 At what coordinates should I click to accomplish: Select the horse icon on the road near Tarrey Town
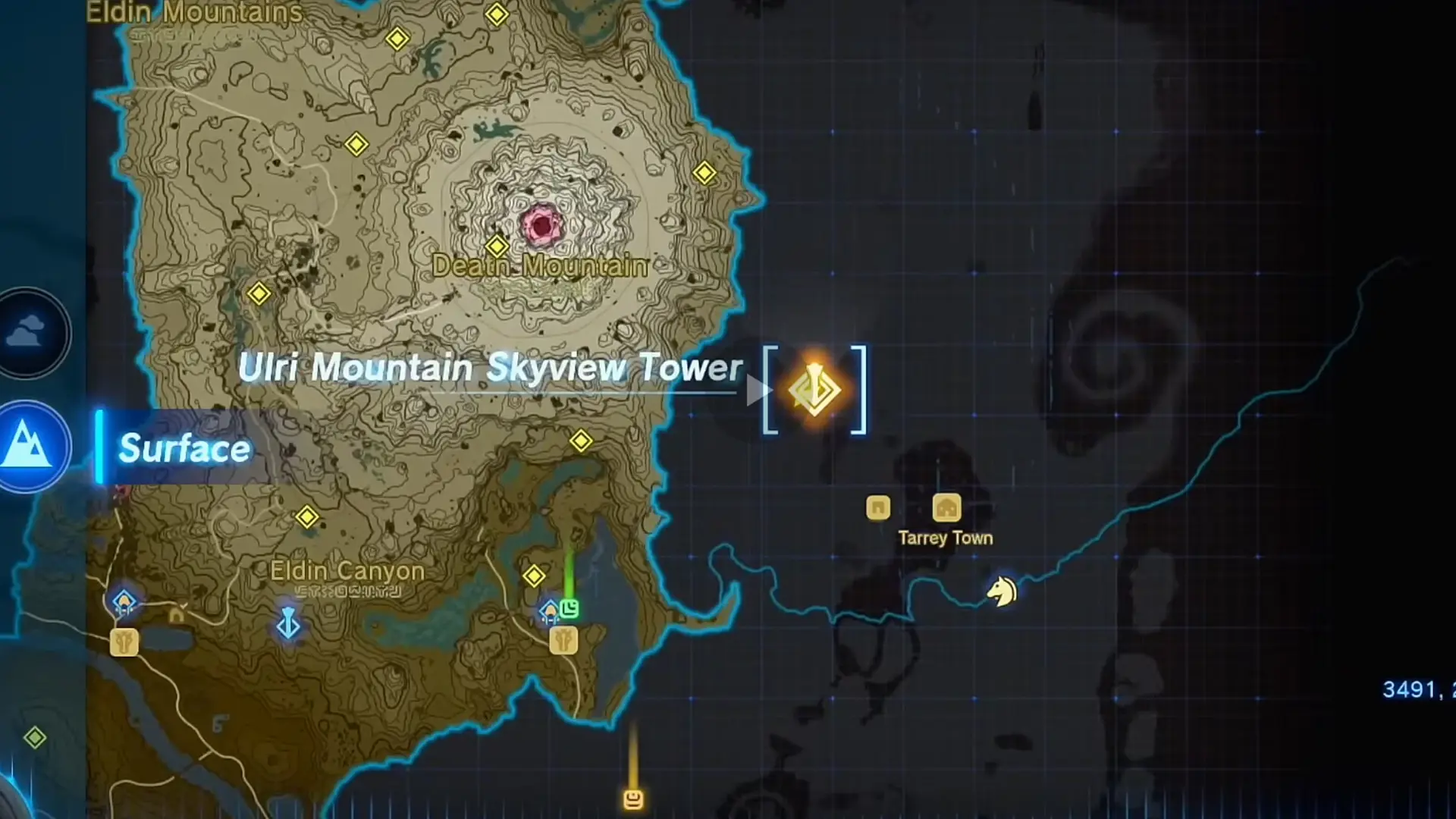[x=1000, y=591]
